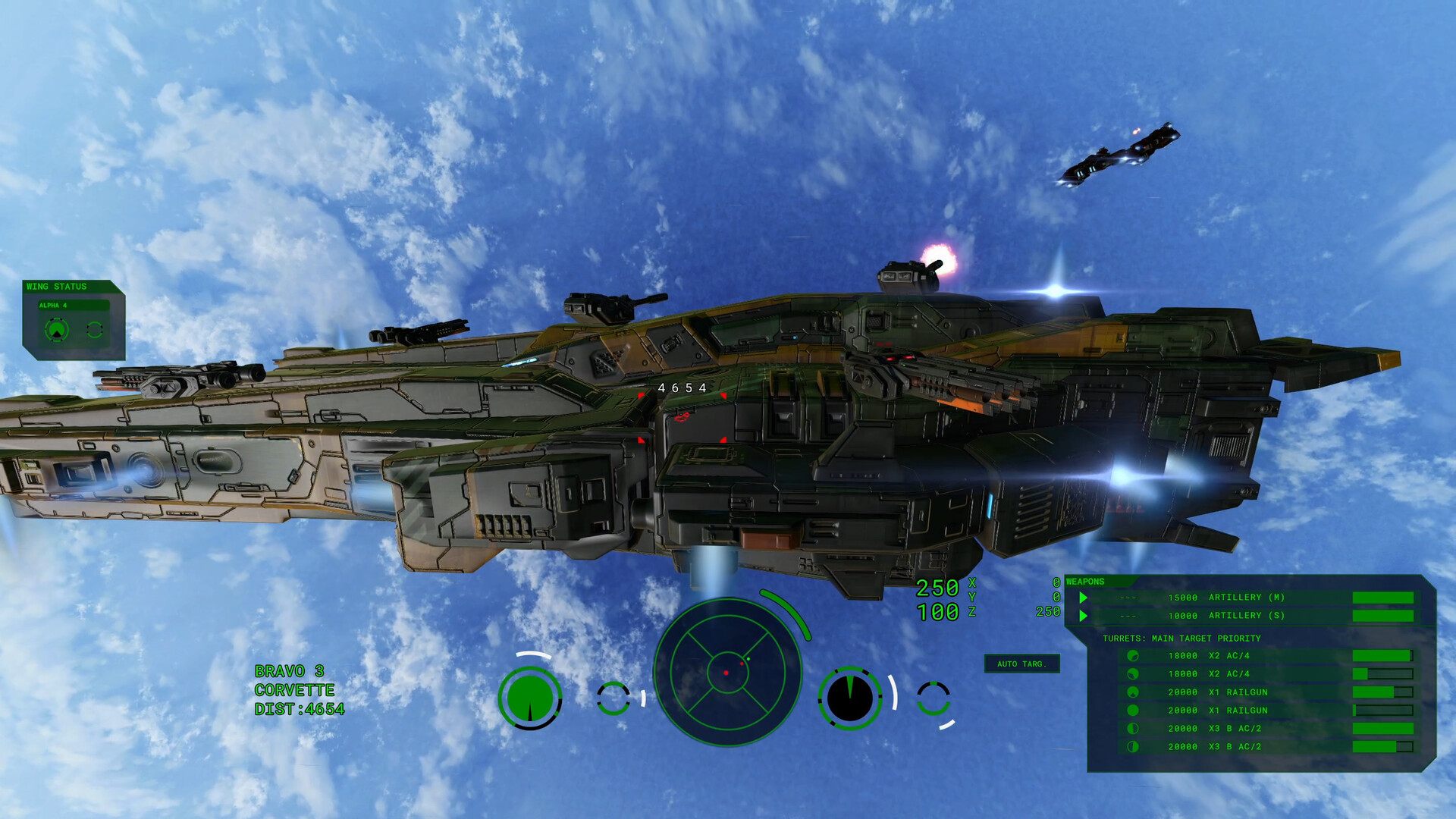Toggle the ARTILLERY (S) fire group arrow

pos(1083,616)
